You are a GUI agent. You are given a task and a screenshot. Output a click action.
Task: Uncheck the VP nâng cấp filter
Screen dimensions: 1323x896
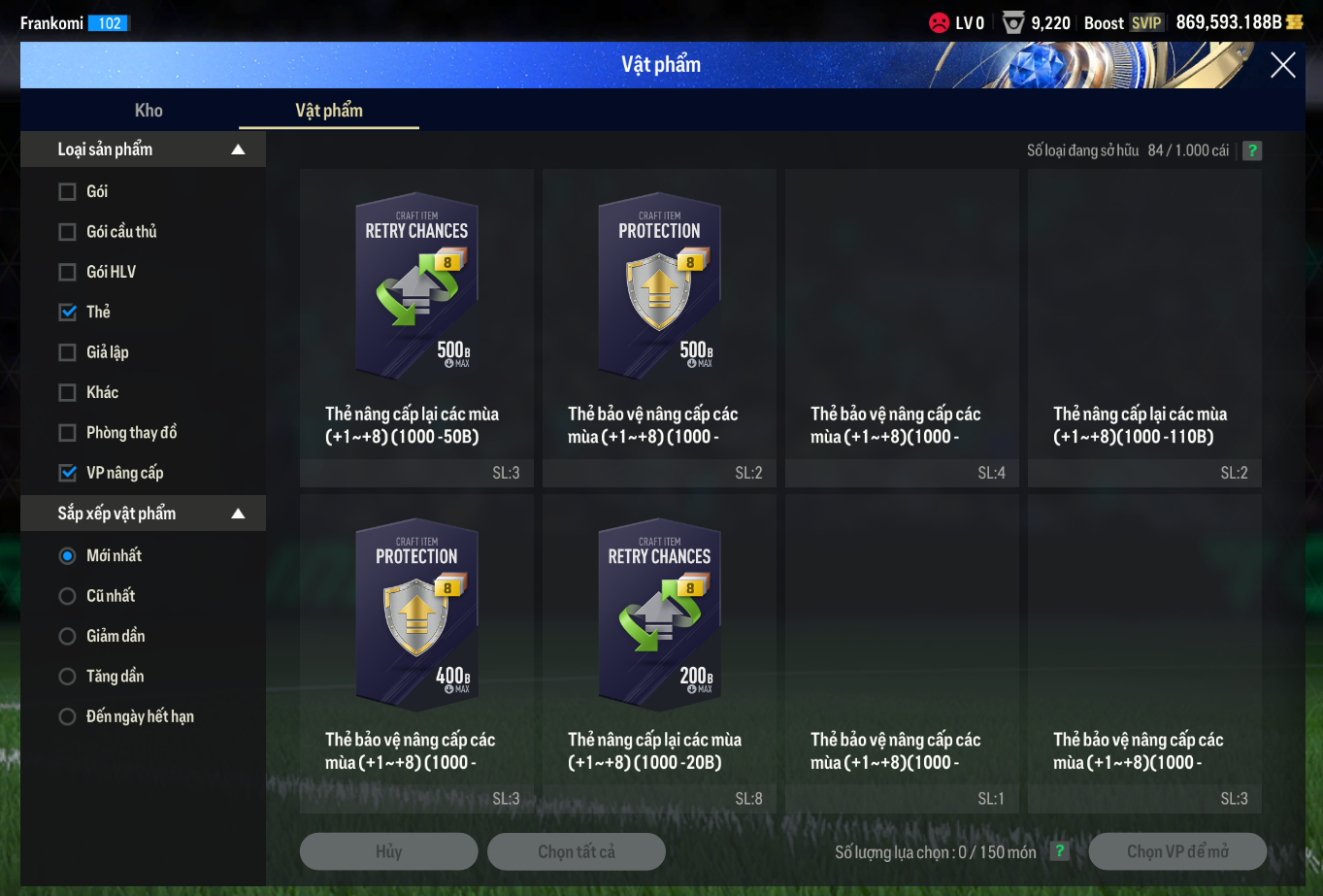68,474
